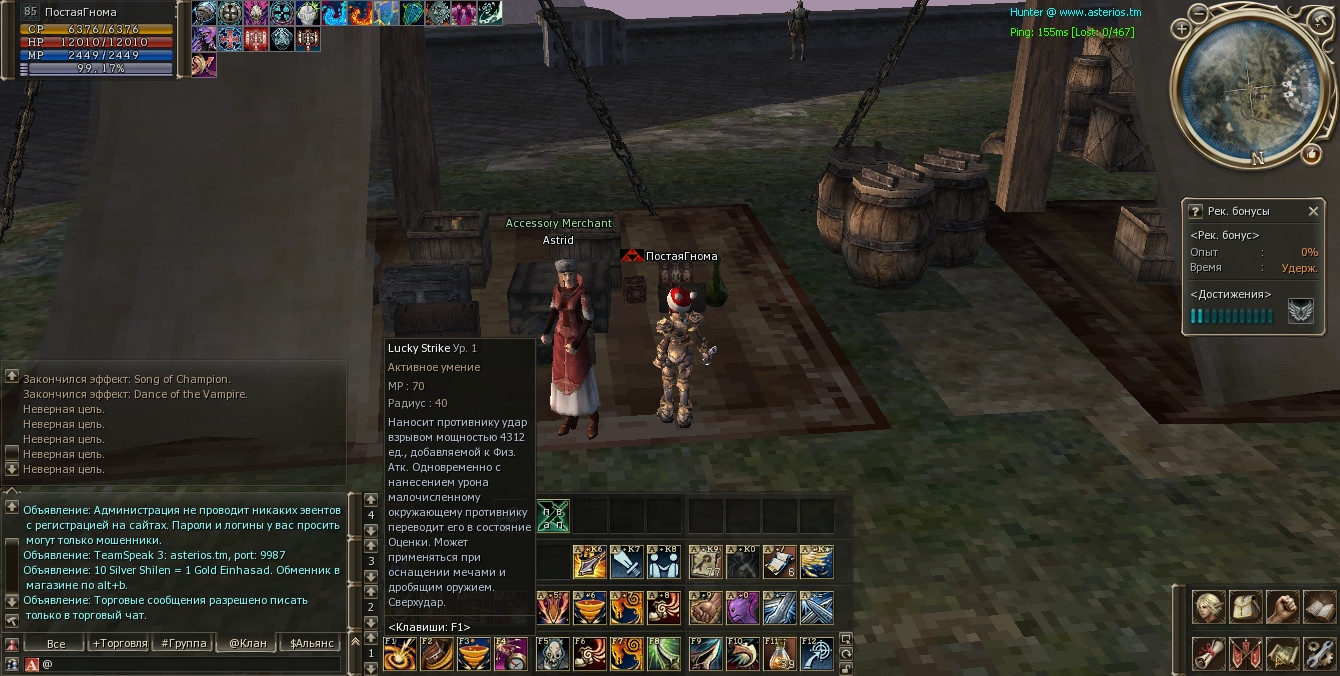This screenshot has width=1340, height=676.
Task: Activate the F12 target crosshair skill
Action: click(817, 653)
